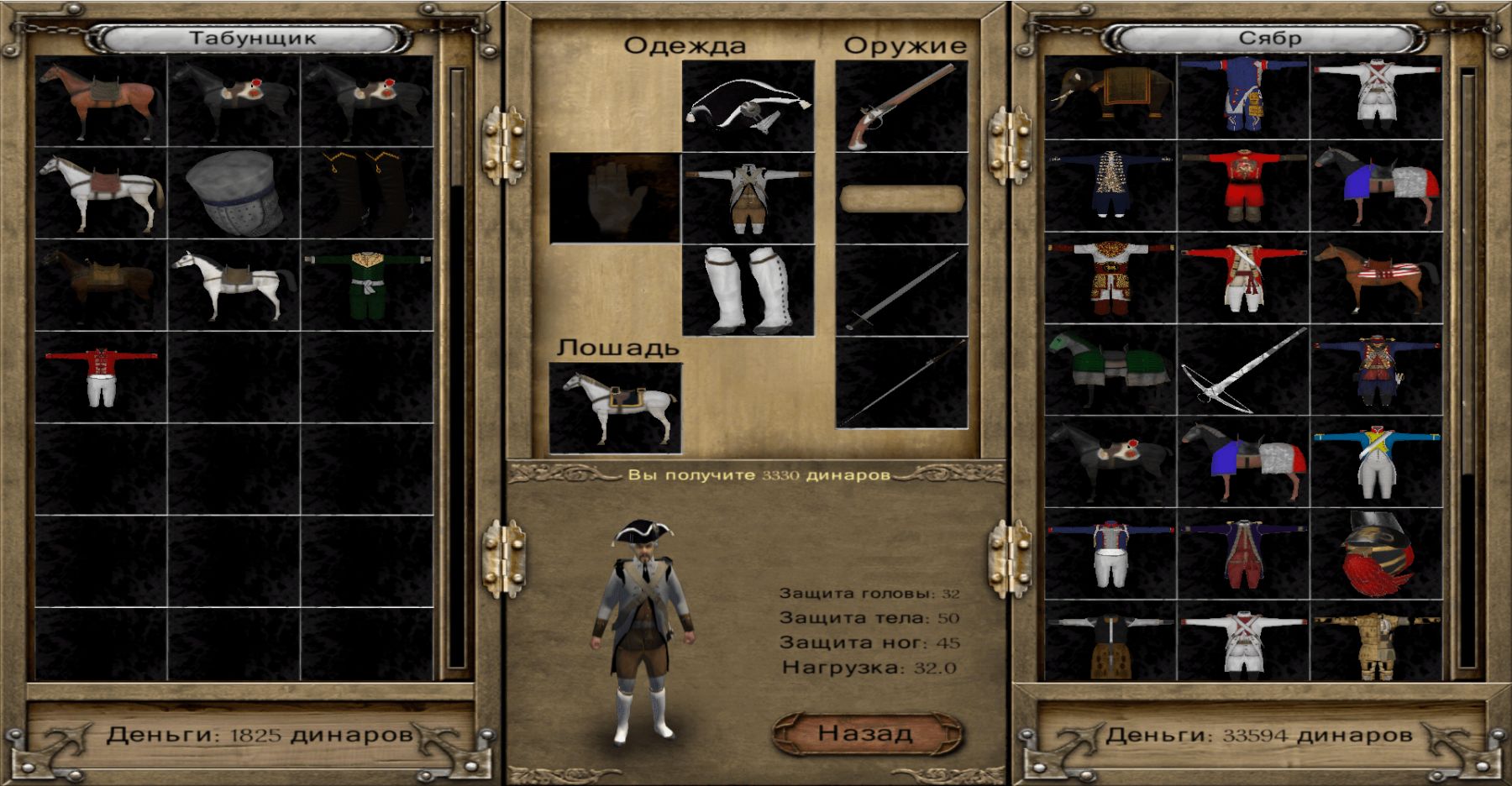Select the empty glove equipment slot
The width and height of the screenshot is (1512, 786).
coord(615,198)
